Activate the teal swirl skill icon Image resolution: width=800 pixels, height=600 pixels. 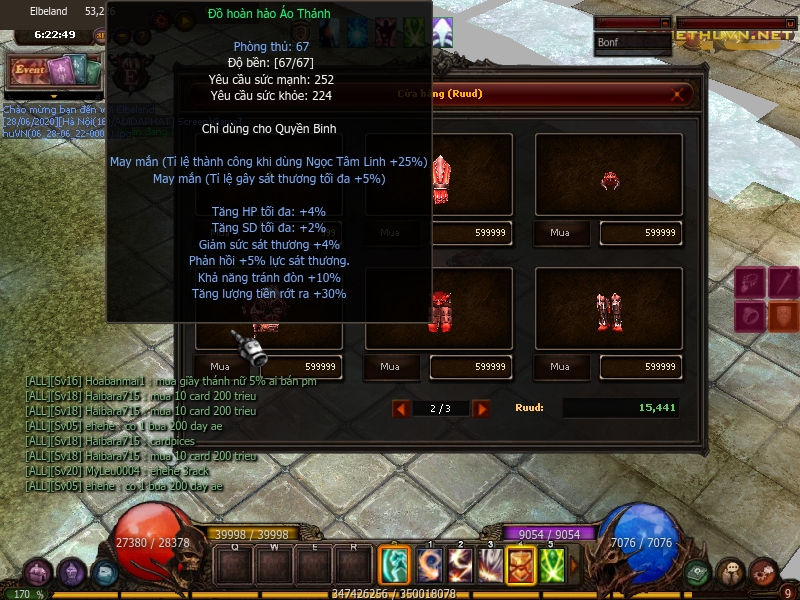pyautogui.click(x=395, y=565)
